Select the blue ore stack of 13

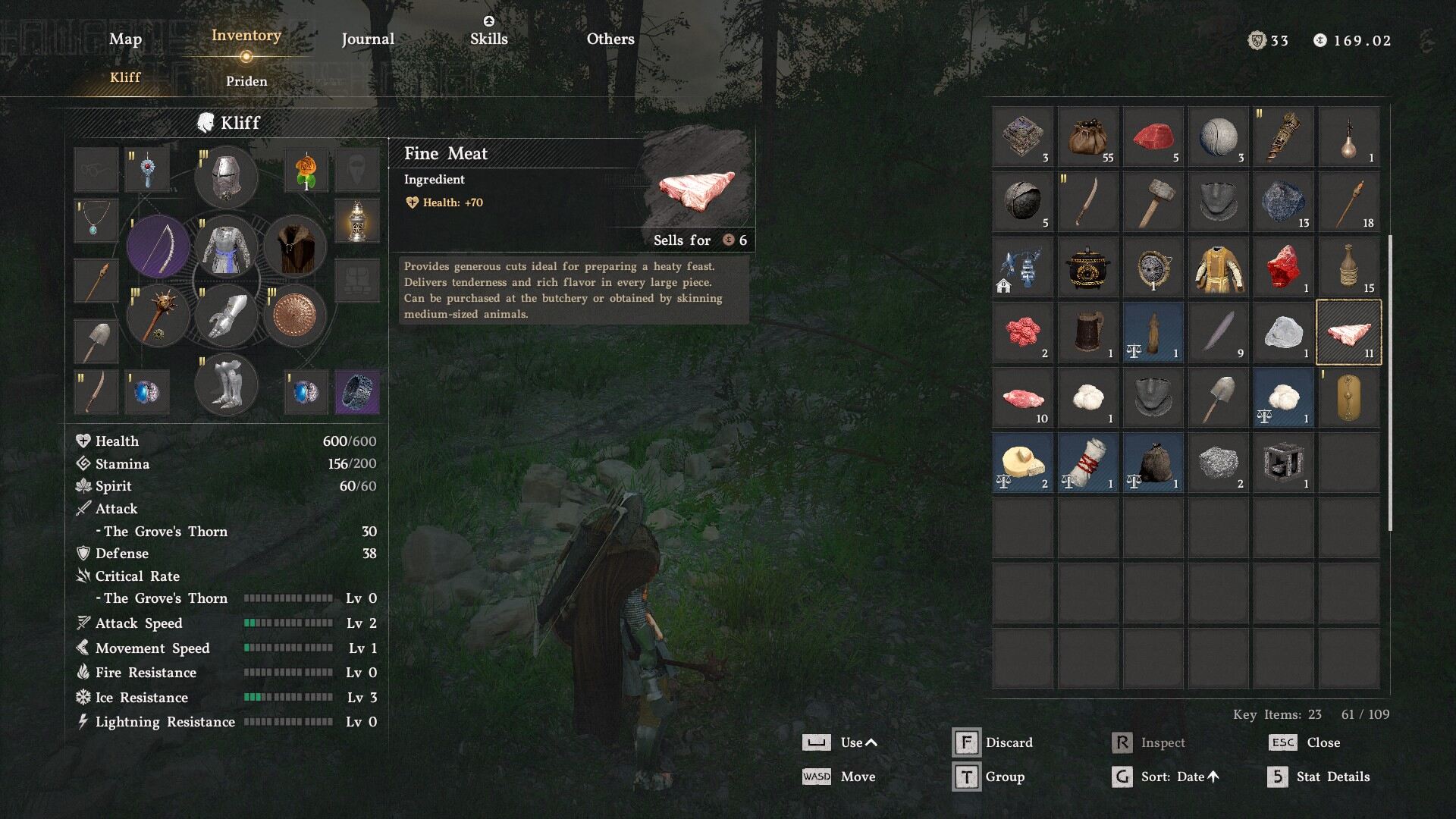coord(1283,201)
